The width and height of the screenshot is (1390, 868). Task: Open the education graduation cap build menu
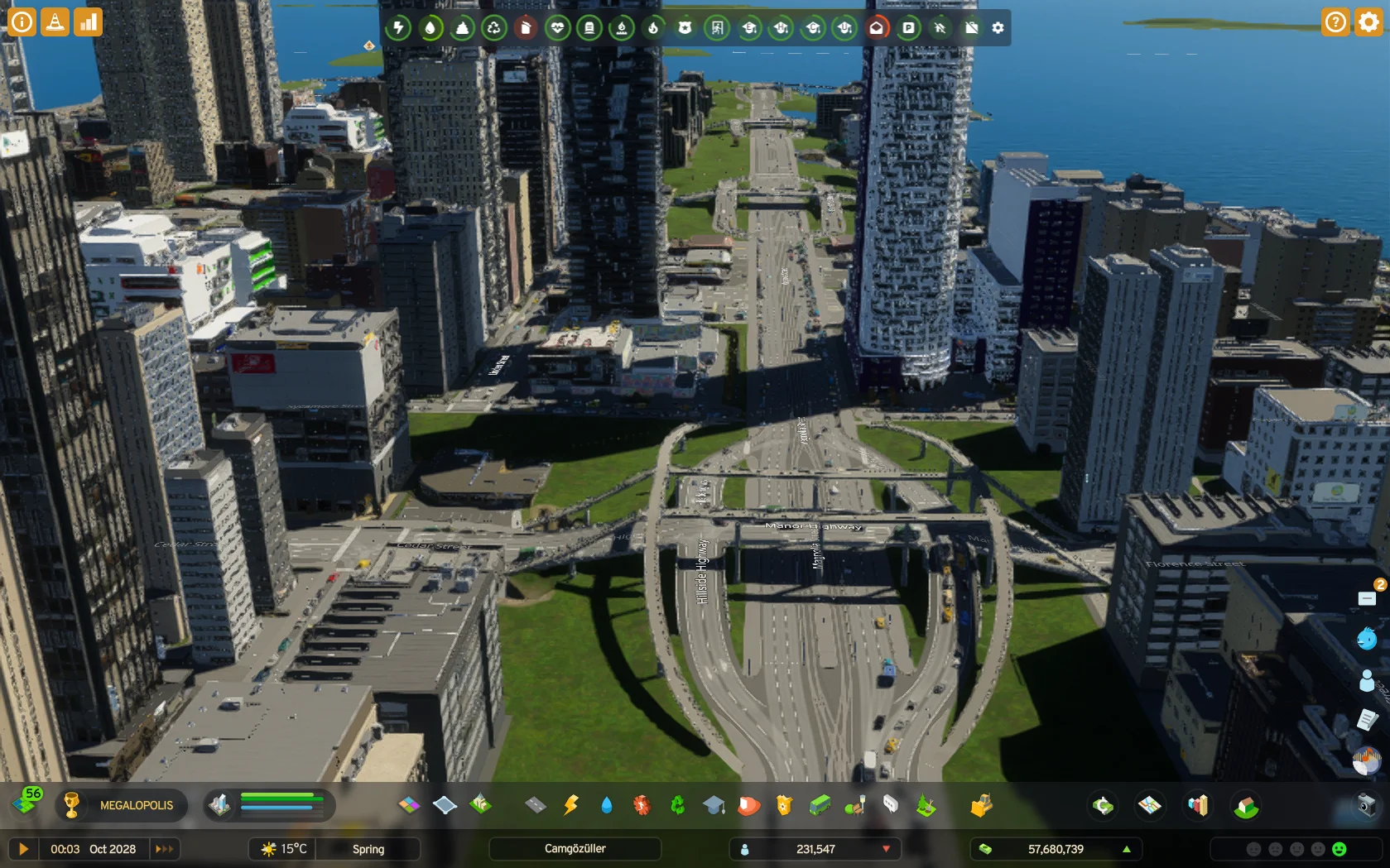[714, 805]
